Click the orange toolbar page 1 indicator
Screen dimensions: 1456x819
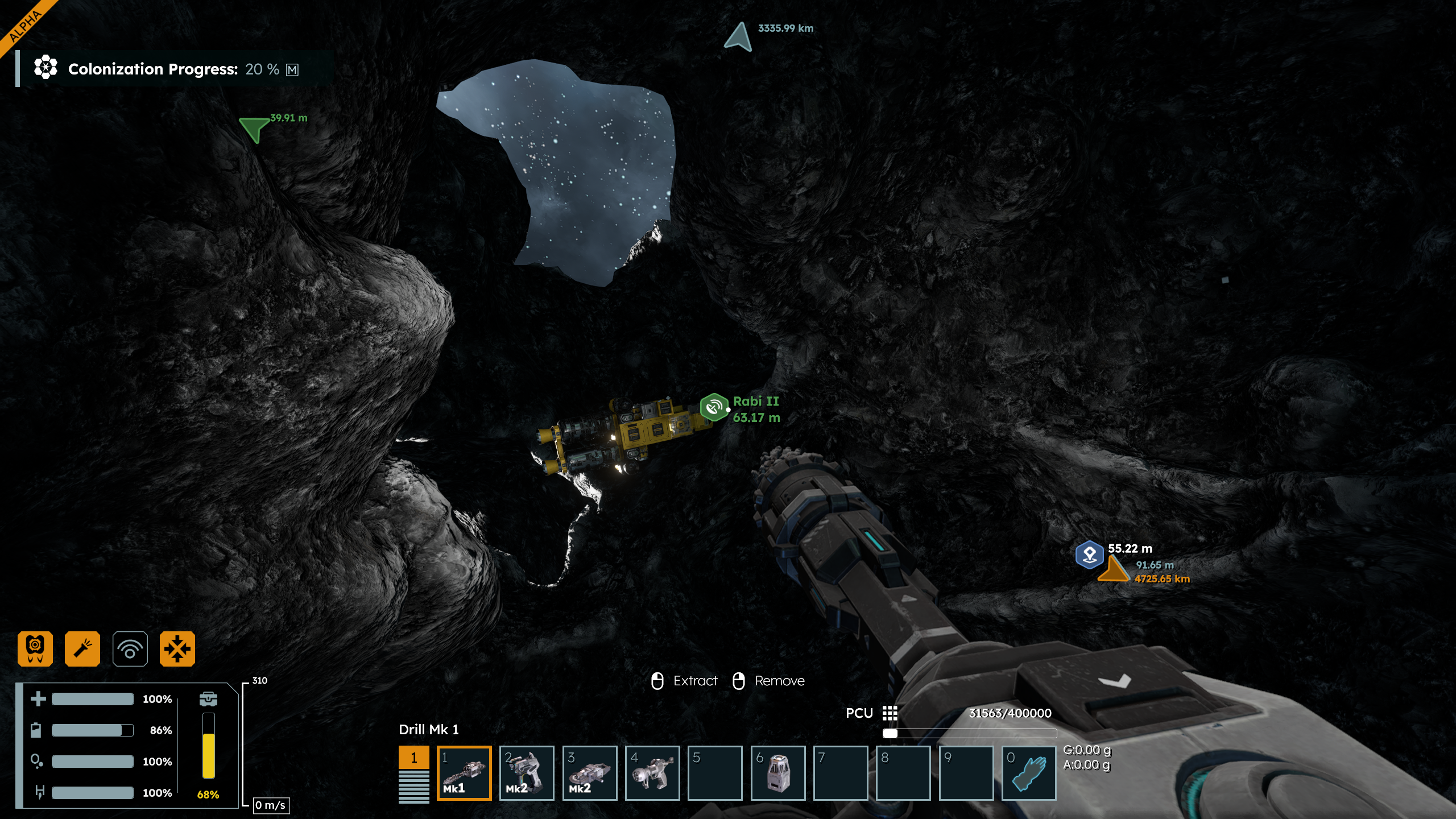coord(413,758)
